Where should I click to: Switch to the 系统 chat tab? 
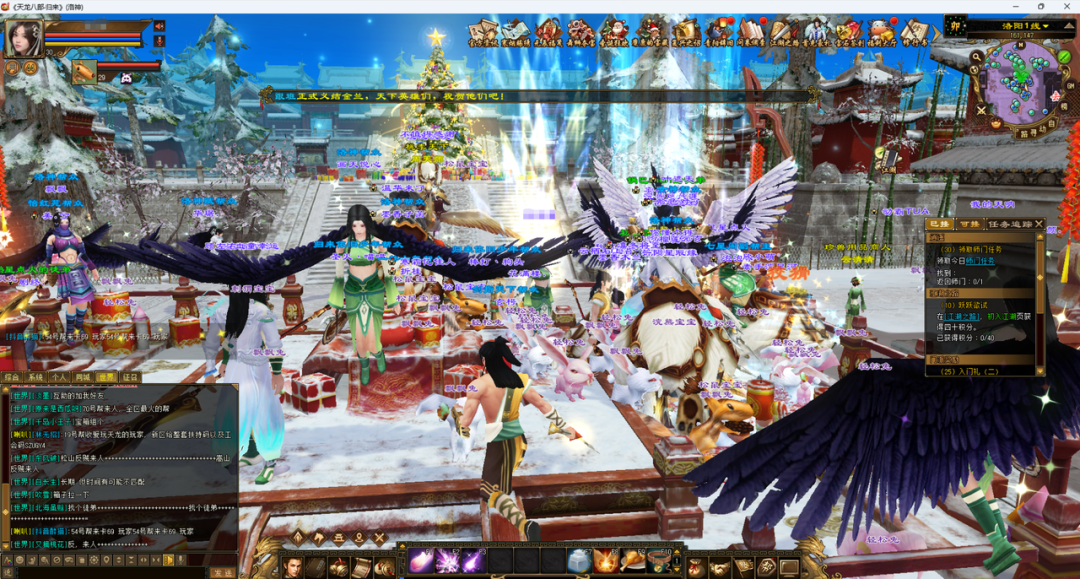tap(35, 377)
